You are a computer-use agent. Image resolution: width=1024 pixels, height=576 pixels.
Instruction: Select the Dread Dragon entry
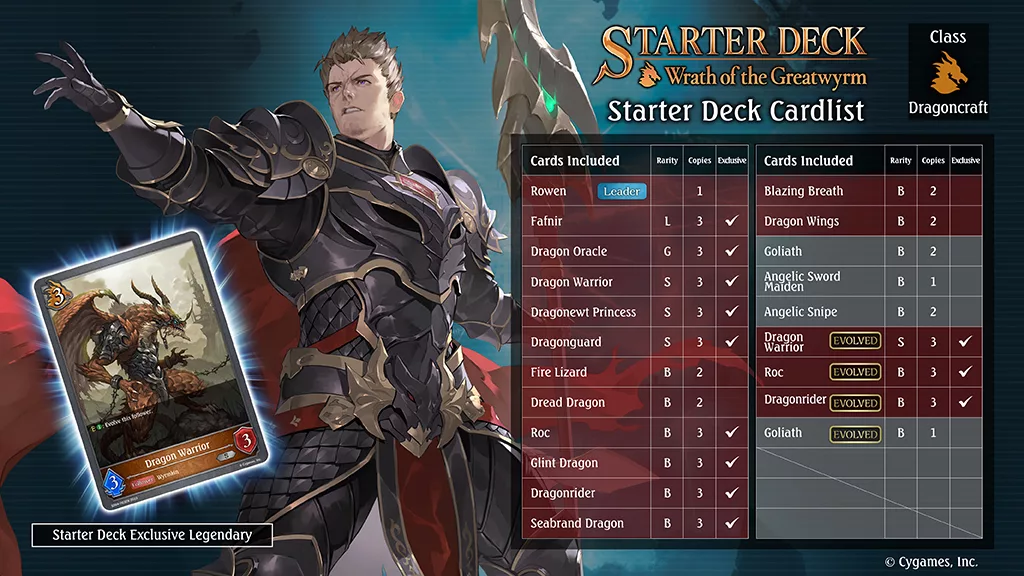634,402
